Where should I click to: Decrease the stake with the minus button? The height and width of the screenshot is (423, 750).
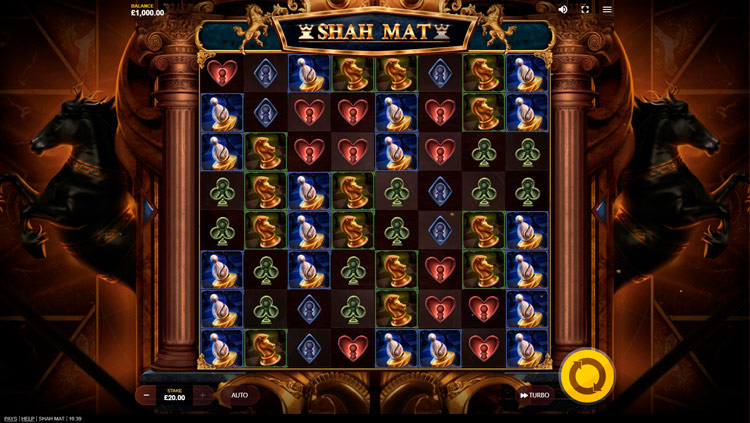coord(146,395)
